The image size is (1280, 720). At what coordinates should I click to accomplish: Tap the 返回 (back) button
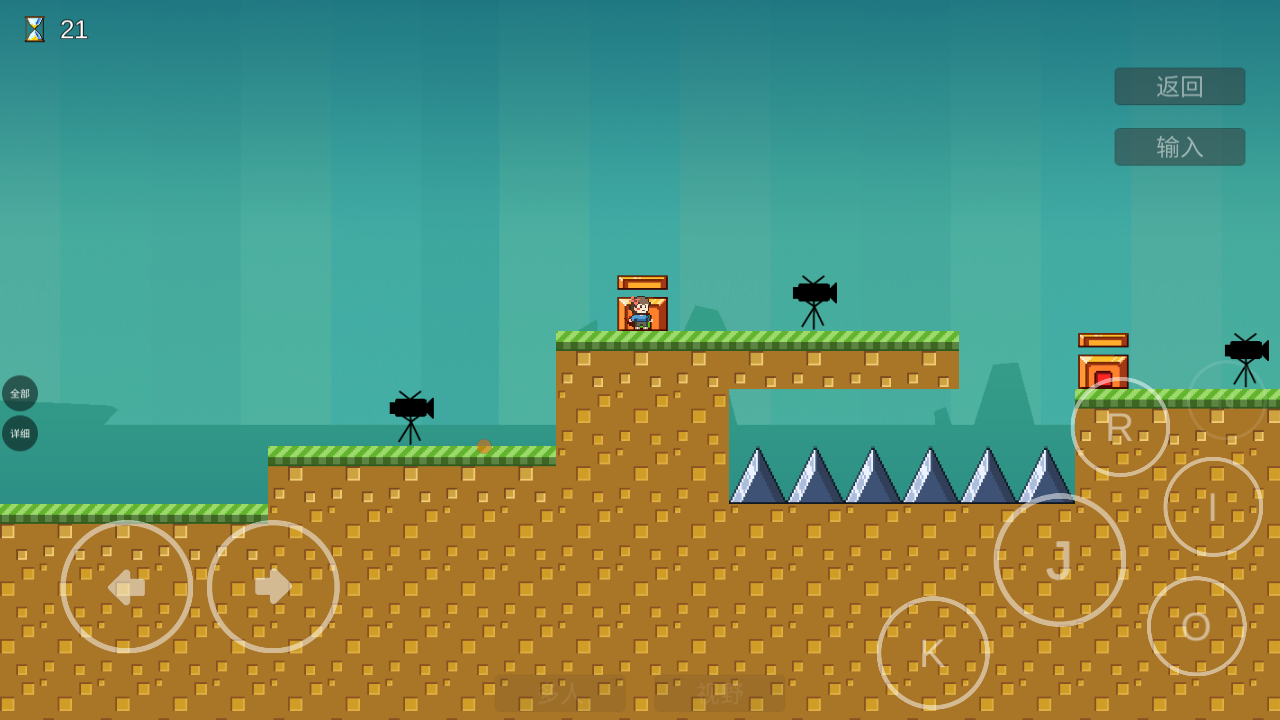(x=1180, y=87)
